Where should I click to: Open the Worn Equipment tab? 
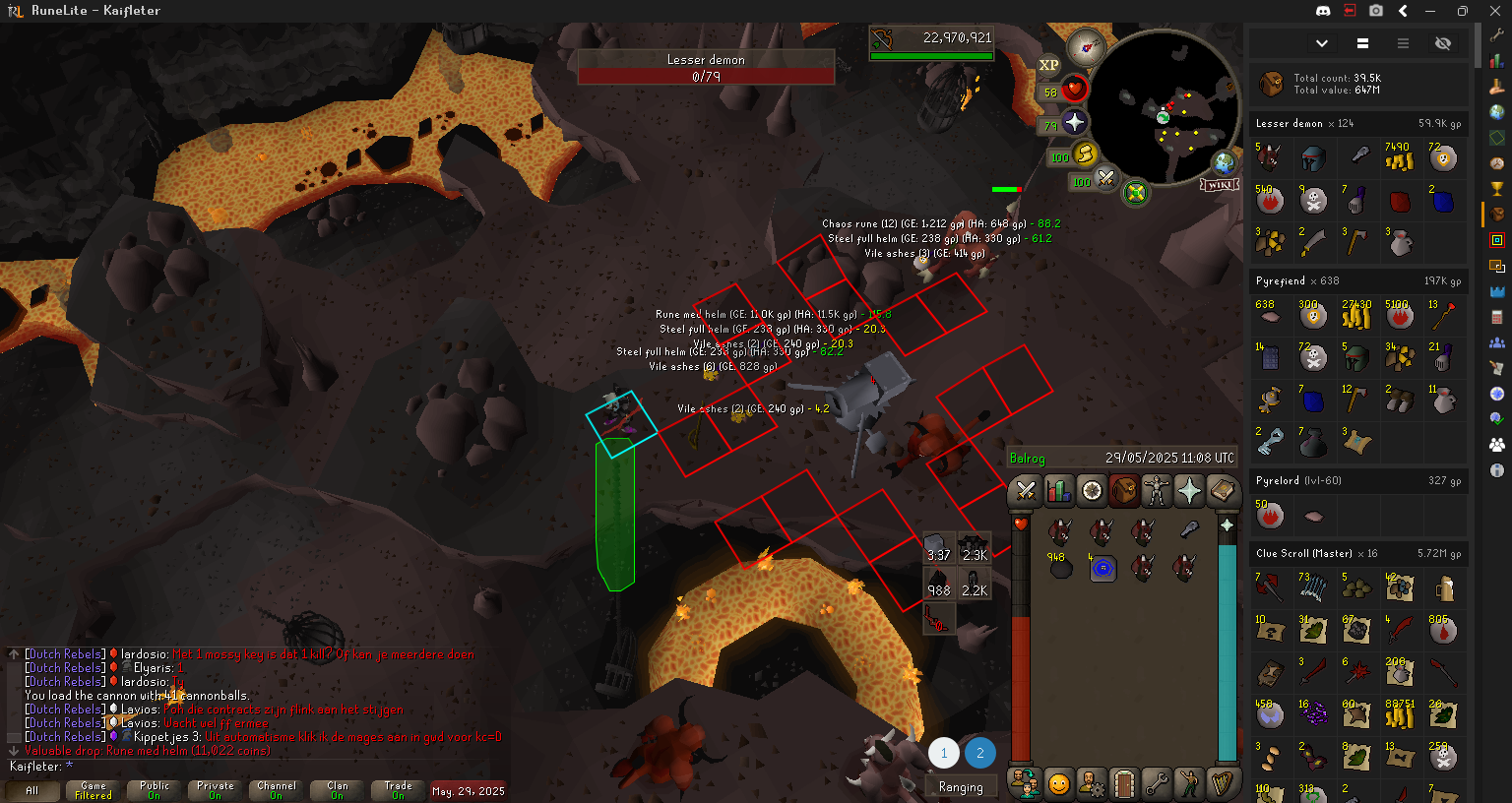(x=1157, y=489)
